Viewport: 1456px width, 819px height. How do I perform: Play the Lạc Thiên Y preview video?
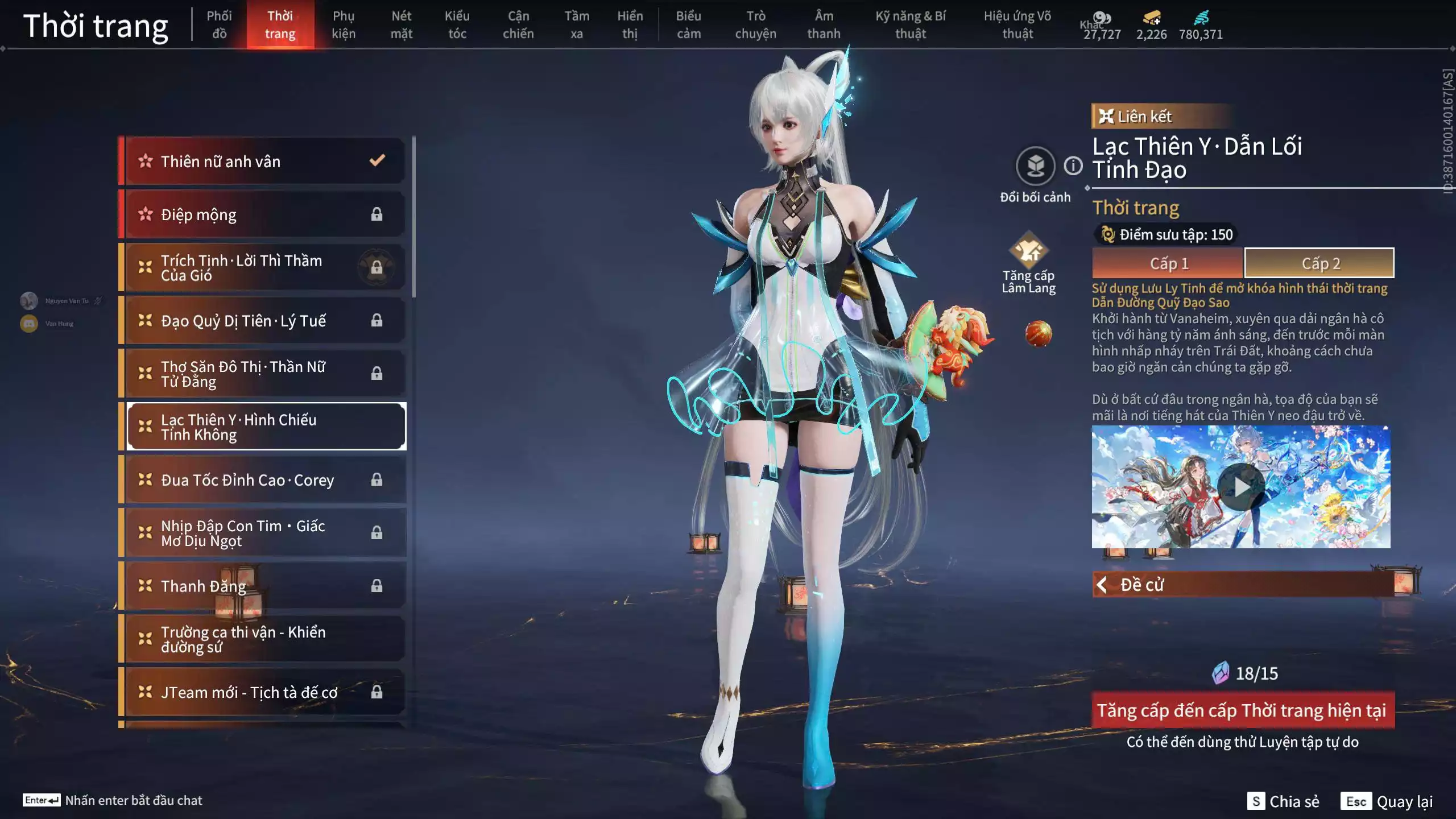(1240, 486)
